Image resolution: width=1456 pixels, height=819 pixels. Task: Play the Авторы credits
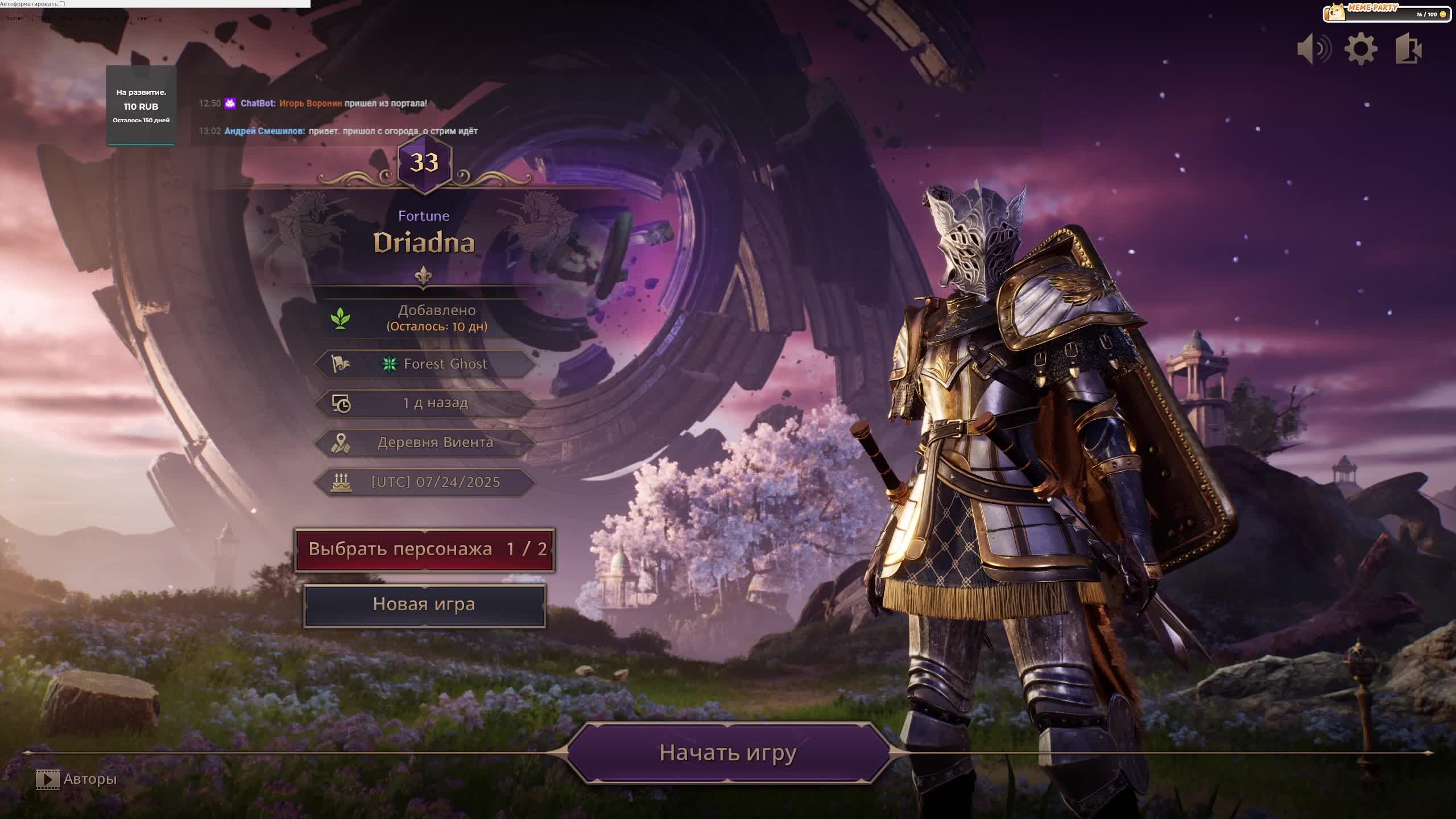[76, 779]
